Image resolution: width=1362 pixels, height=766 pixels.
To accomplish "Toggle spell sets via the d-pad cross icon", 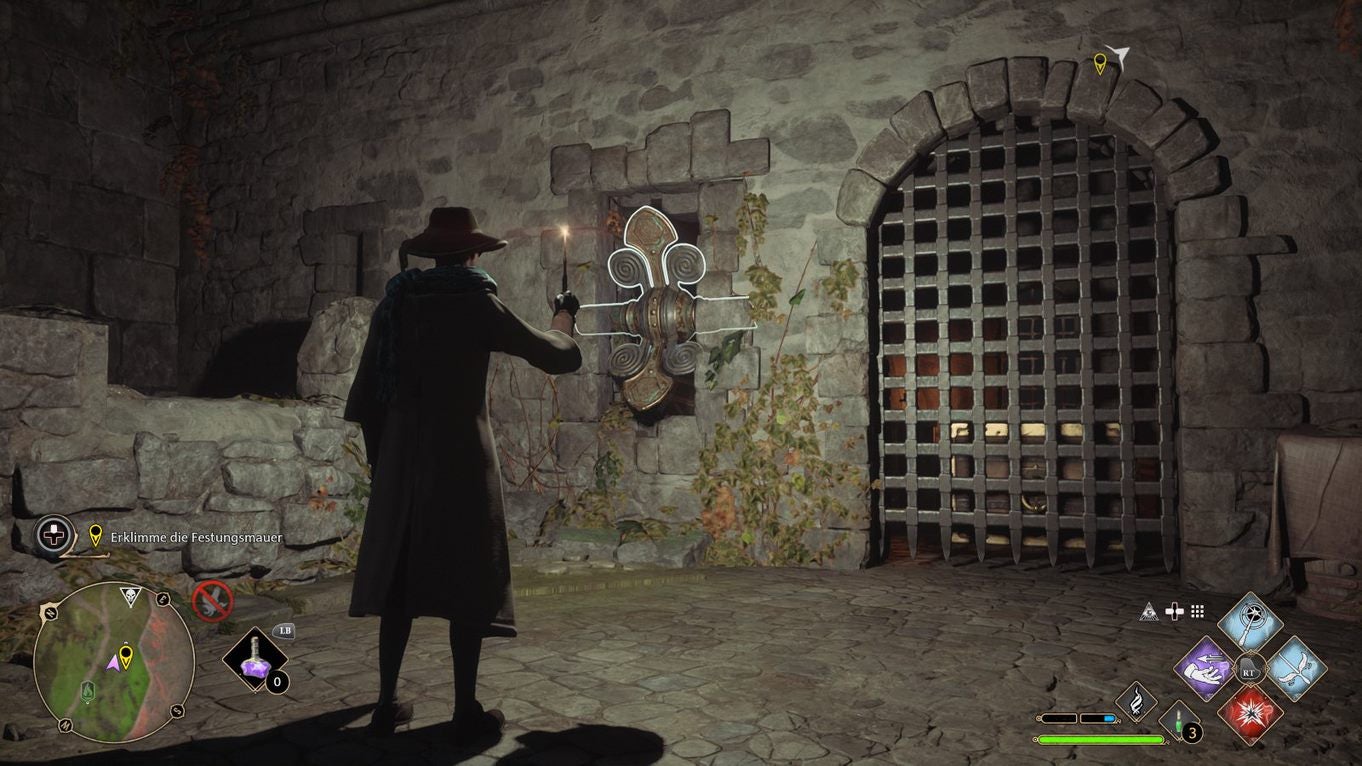I will (x=1175, y=612).
